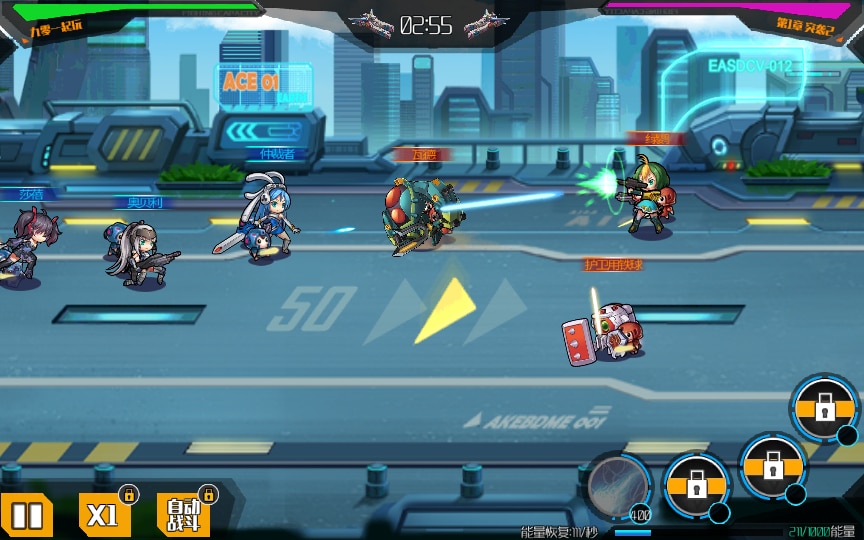Pause the battle
Viewport: 864px width, 540px height.
coord(27,516)
